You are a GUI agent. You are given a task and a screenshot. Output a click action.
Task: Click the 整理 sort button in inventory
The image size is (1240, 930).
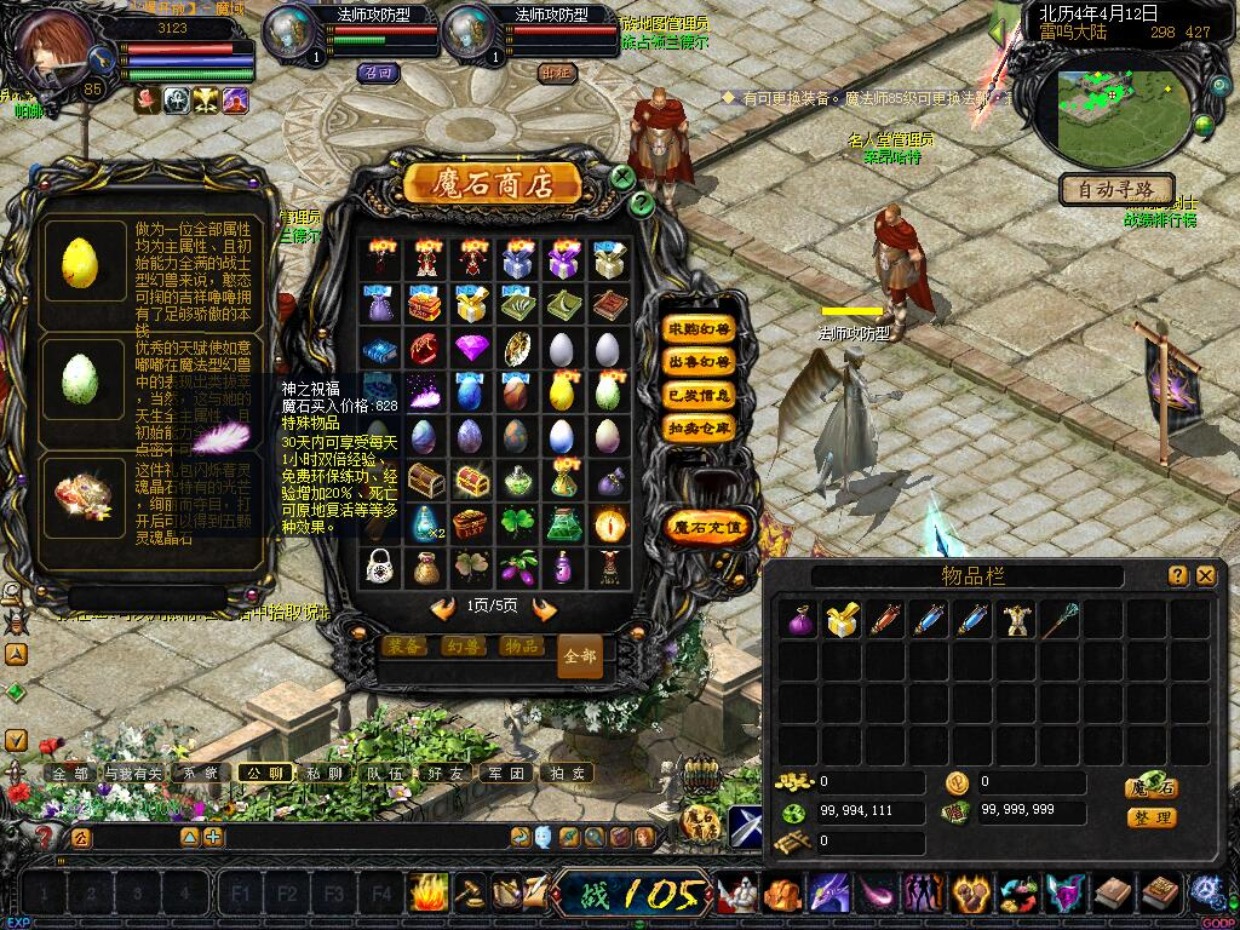(x=1151, y=818)
